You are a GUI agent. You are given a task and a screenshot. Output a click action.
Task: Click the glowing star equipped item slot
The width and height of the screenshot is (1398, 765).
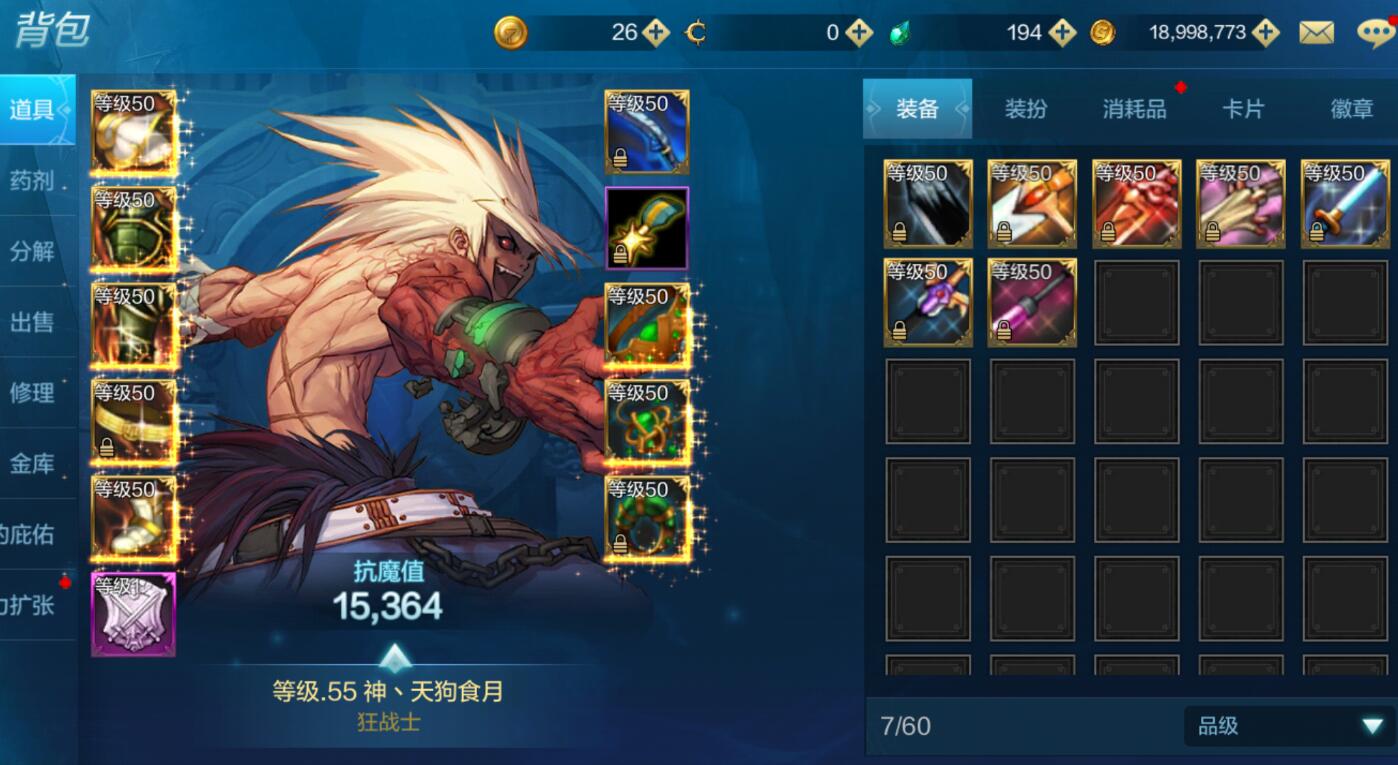pos(647,230)
